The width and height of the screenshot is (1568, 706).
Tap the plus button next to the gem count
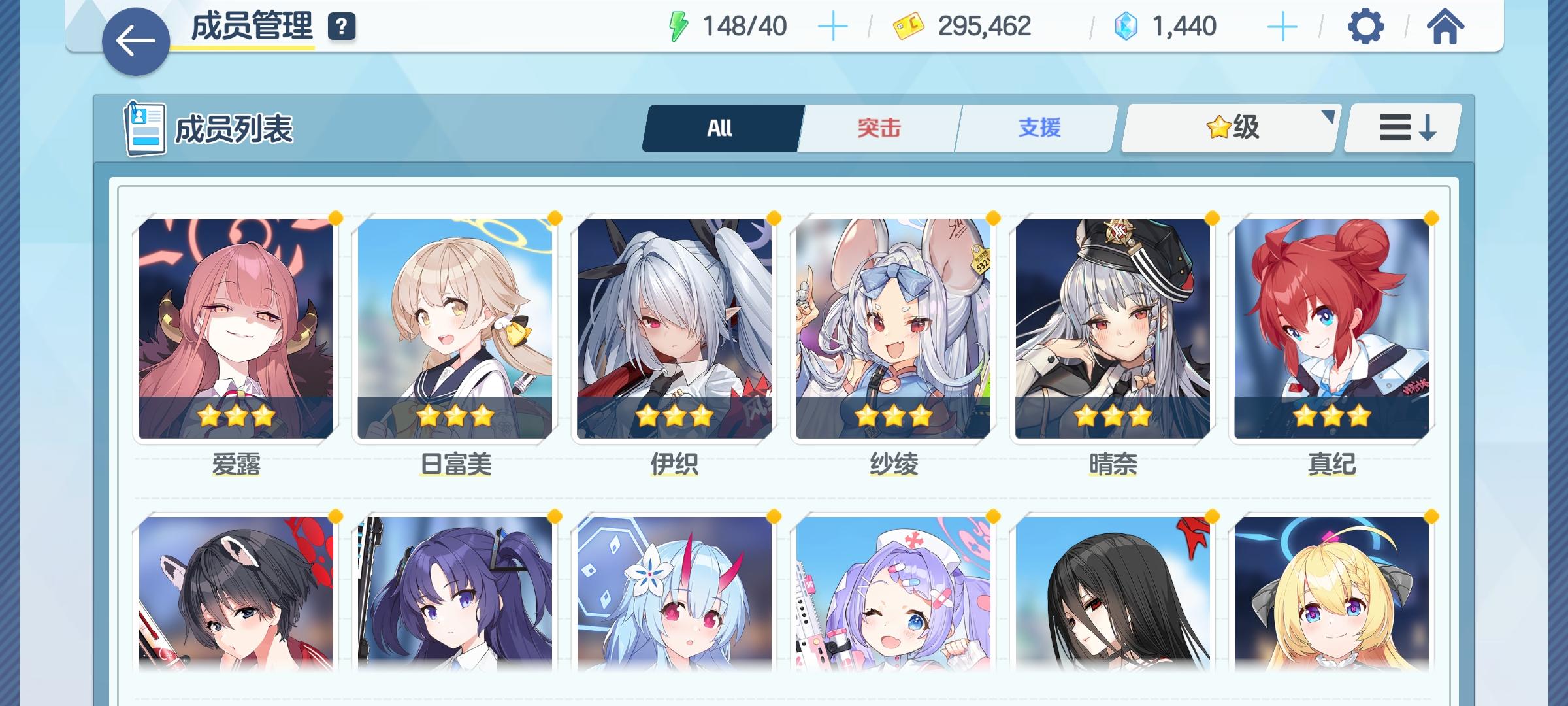coord(1282,27)
